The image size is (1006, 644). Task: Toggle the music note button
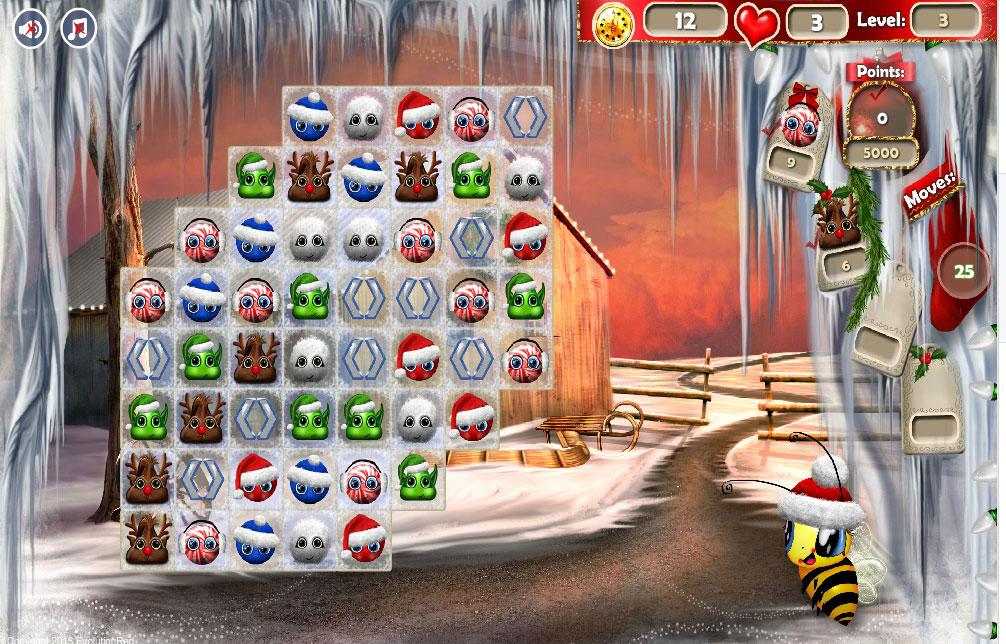pyautogui.click(x=78, y=28)
